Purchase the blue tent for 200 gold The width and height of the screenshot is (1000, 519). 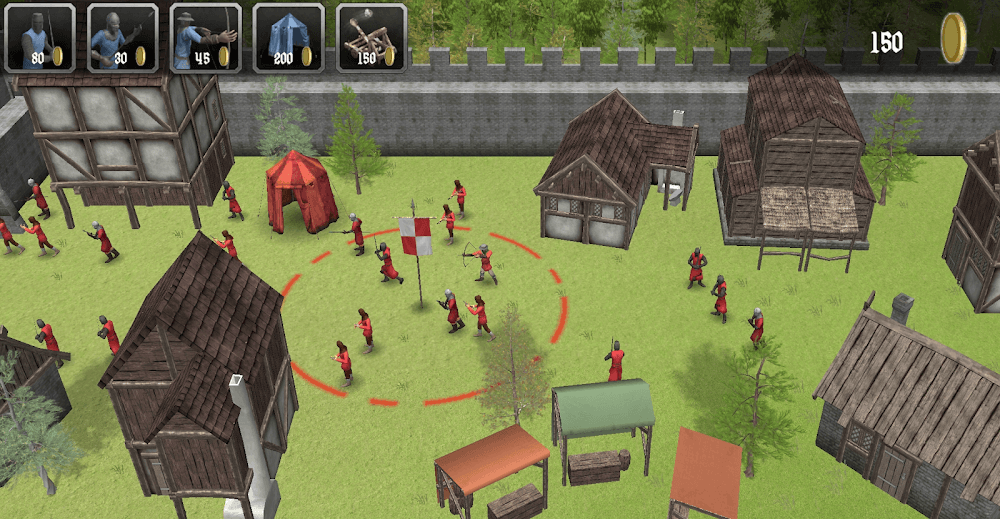tap(289, 38)
